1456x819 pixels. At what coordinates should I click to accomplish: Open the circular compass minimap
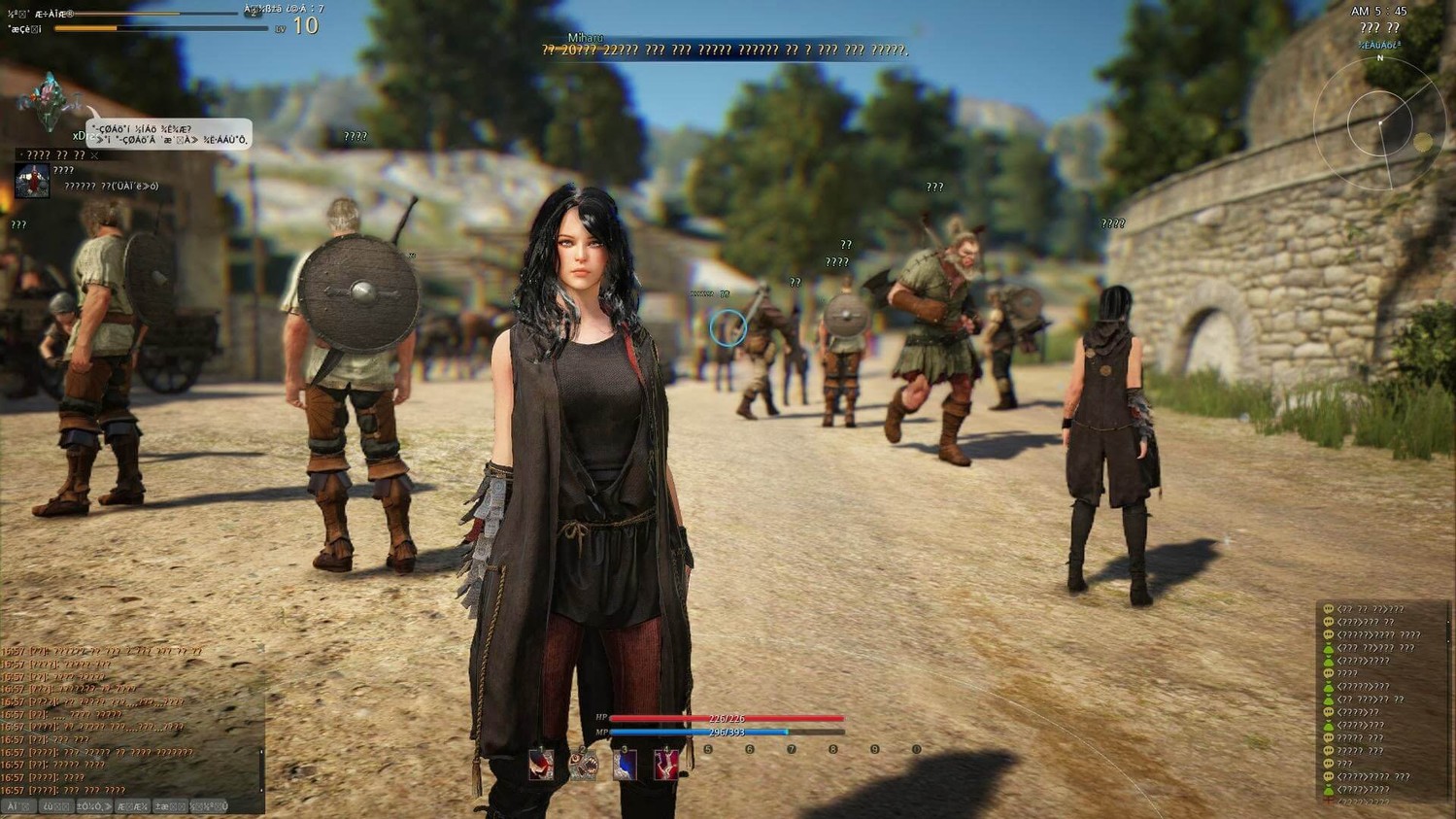[x=1379, y=123]
